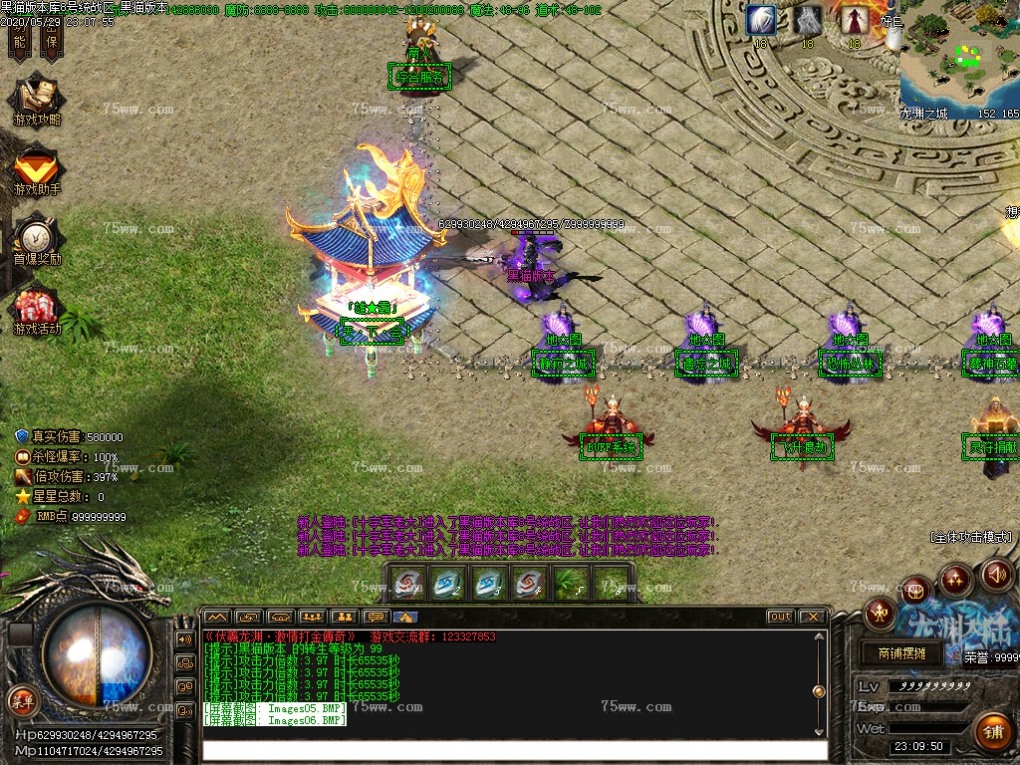Screen dimensions: 1020x765
Task: Open the 商铺摆摊 shop stall button
Action: pos(902,654)
